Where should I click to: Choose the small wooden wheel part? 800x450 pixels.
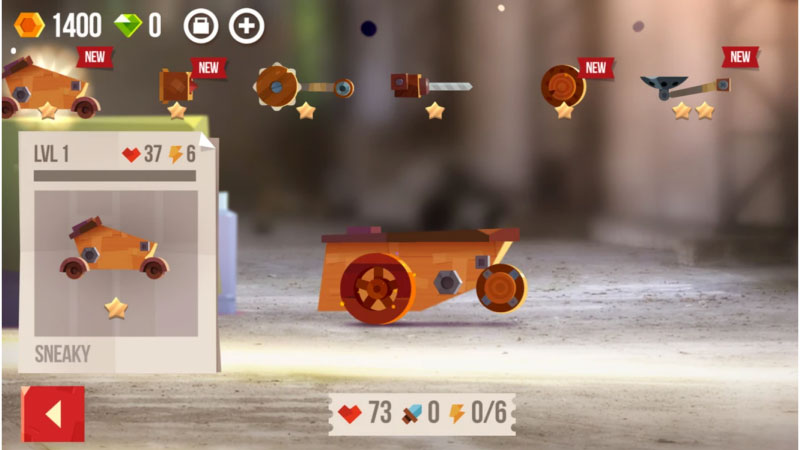(177, 87)
